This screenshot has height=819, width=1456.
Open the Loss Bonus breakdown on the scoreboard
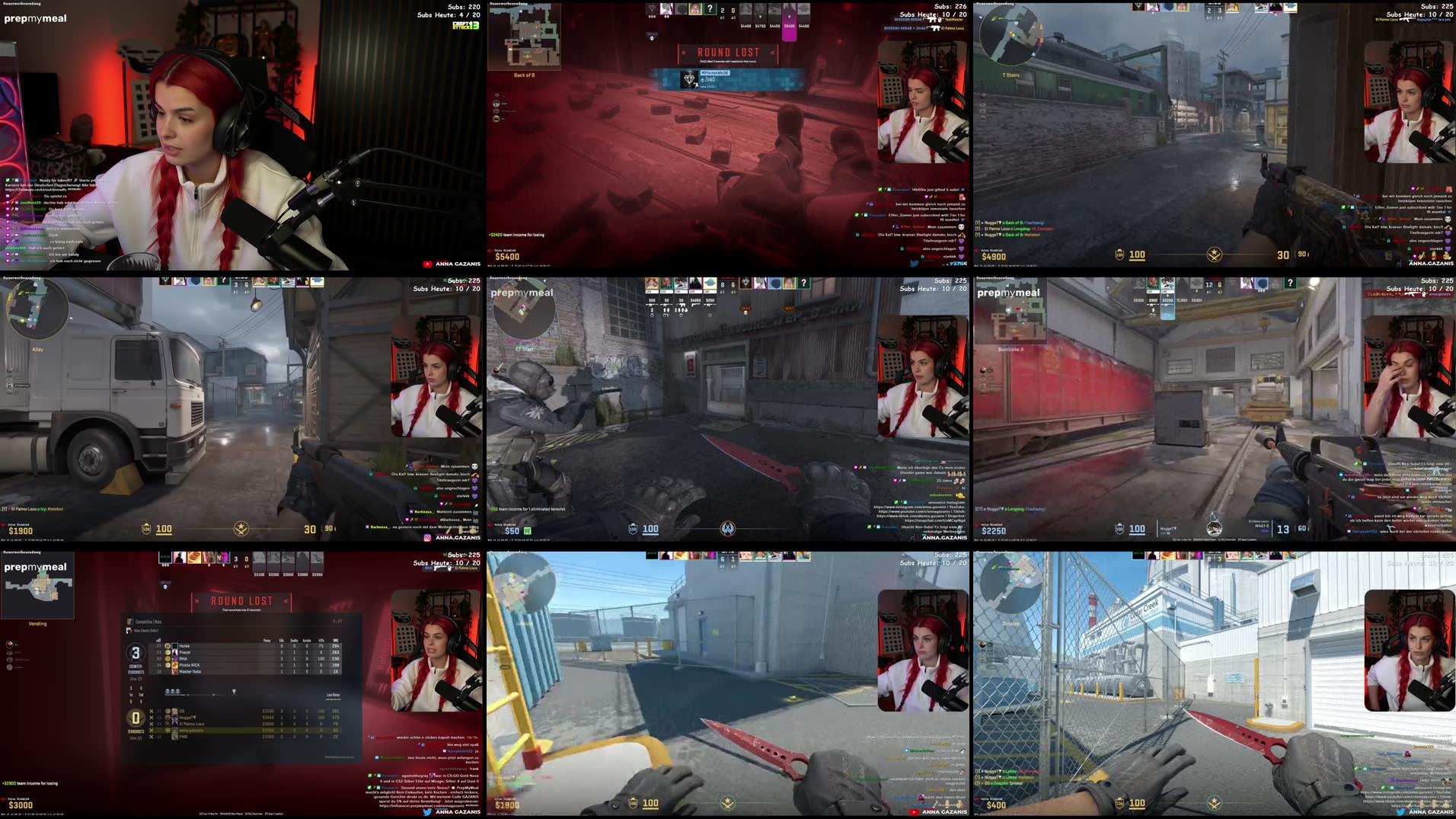click(333, 695)
